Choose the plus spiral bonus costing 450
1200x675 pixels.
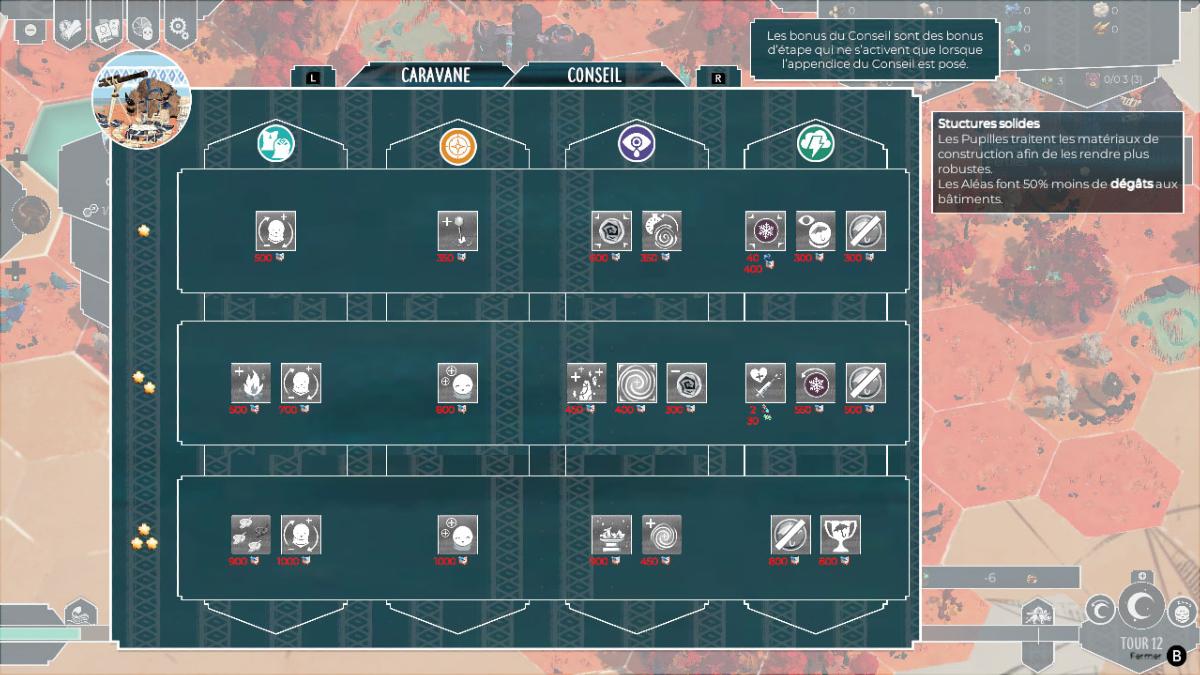(x=661, y=535)
